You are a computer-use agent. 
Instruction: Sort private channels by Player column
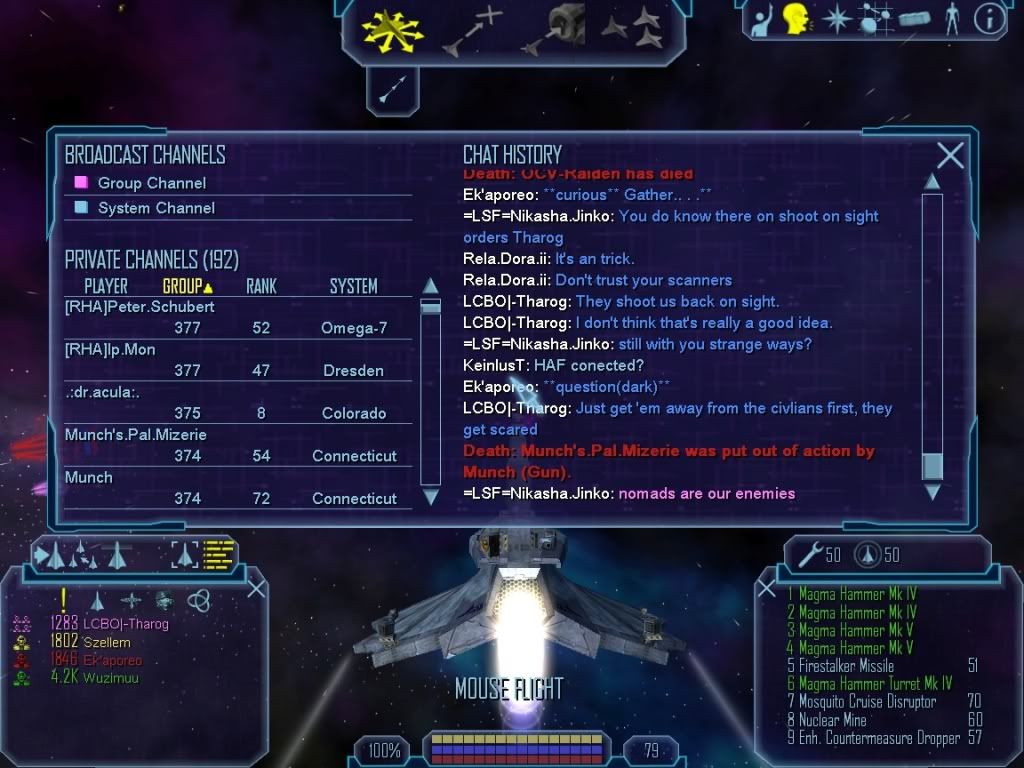pos(106,286)
